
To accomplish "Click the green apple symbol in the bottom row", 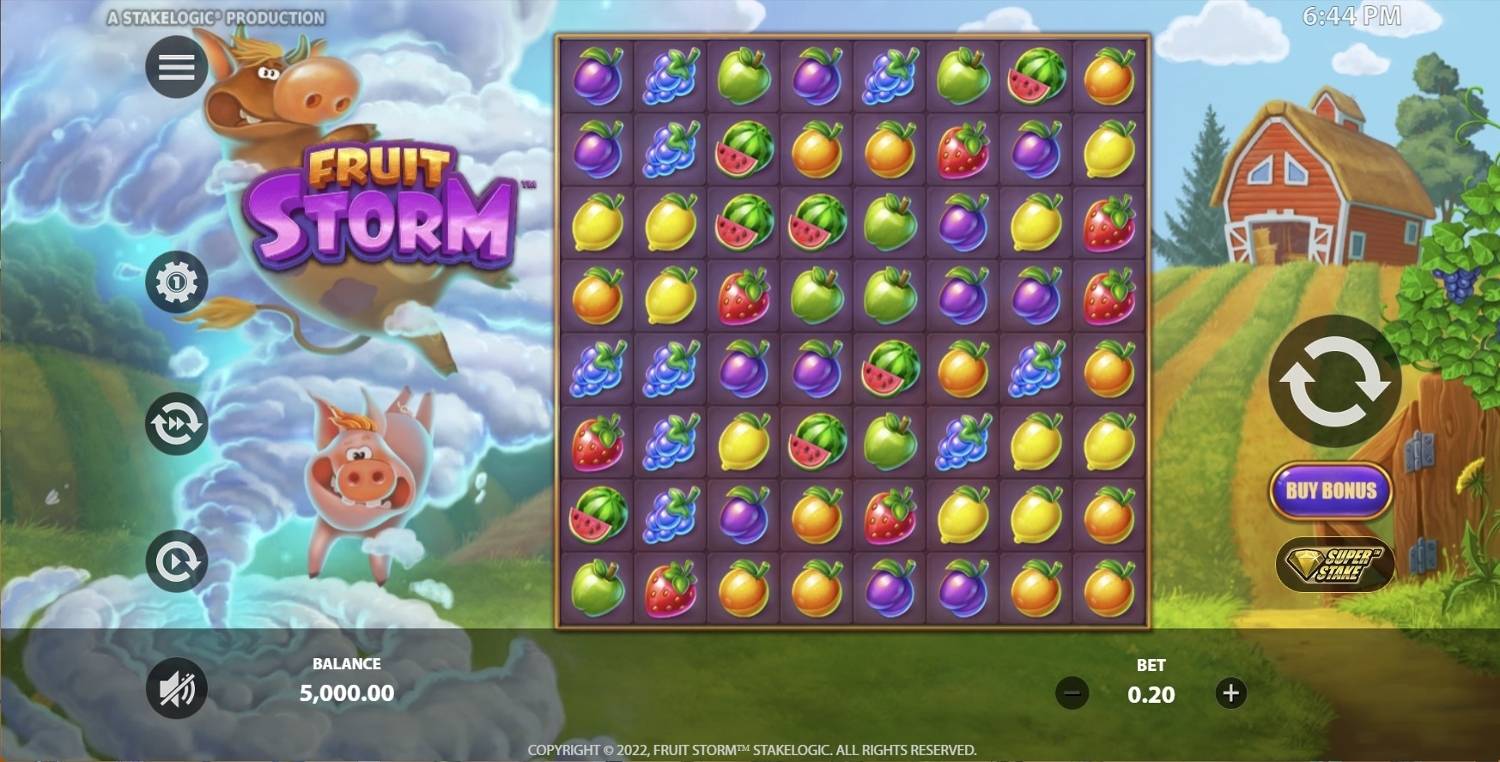I will pyautogui.click(x=596, y=590).
